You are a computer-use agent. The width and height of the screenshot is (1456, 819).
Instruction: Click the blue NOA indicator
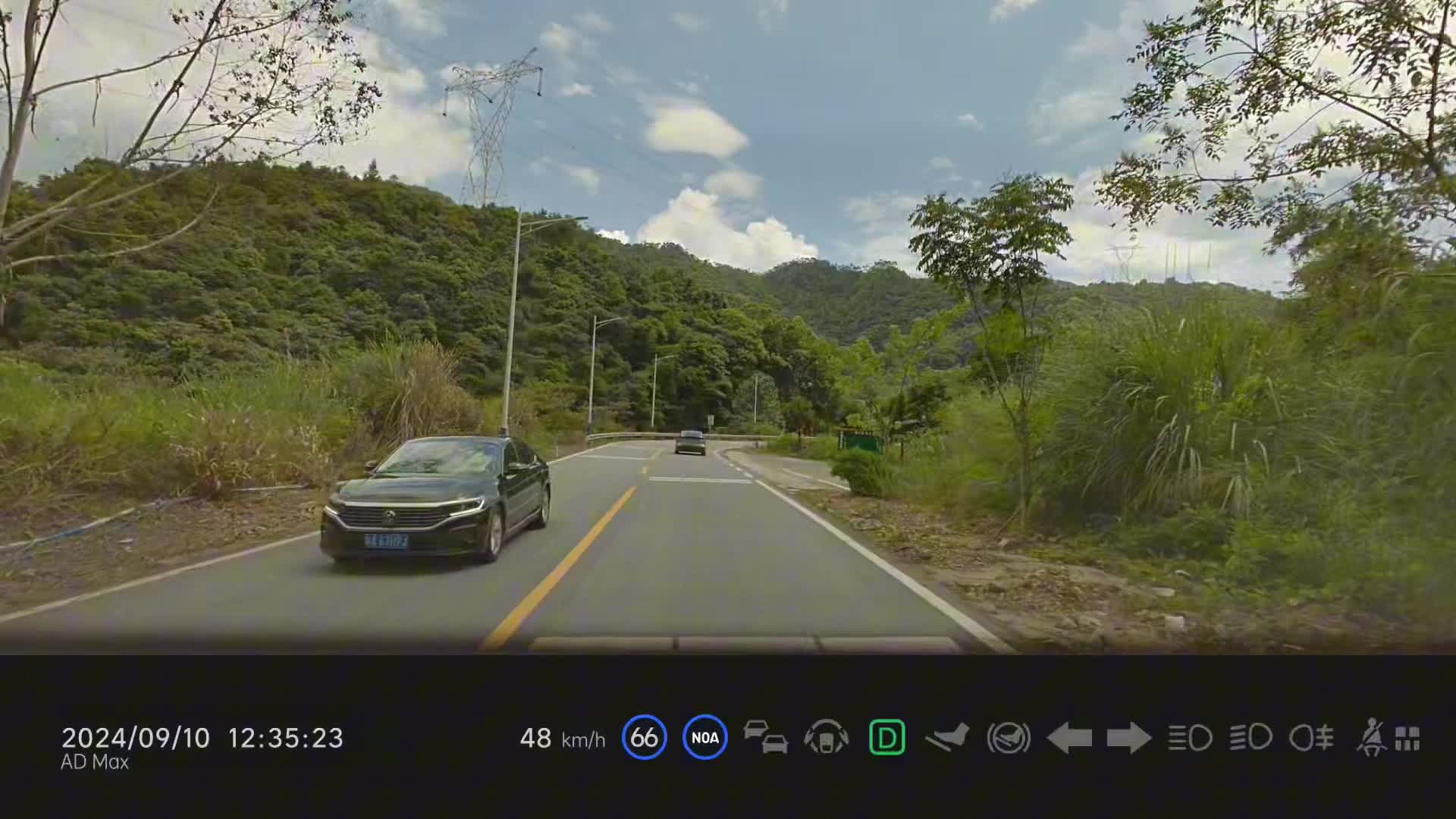click(x=704, y=737)
